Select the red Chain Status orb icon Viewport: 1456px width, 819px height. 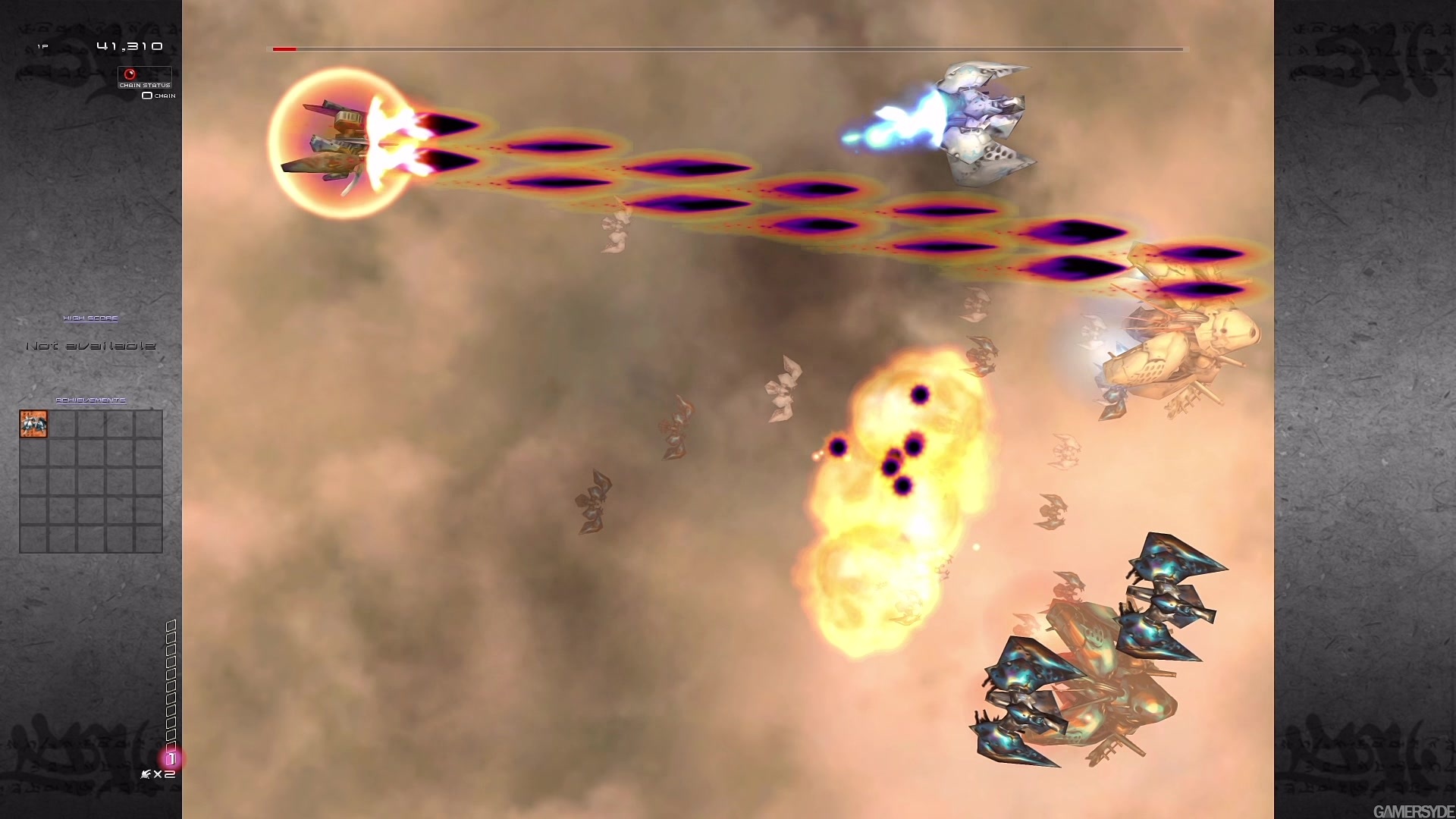coord(132,73)
